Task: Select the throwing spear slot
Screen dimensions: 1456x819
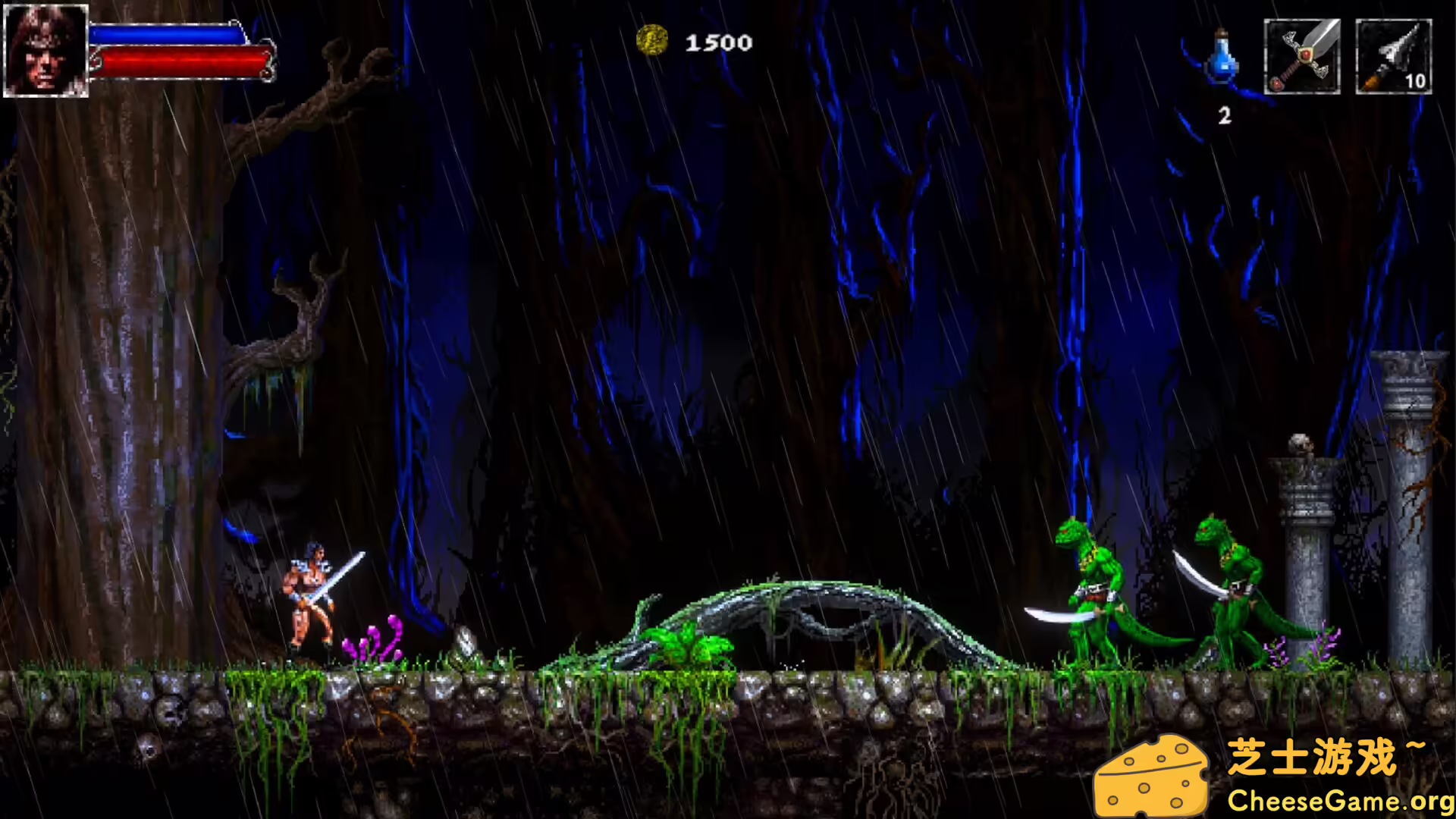Action: pos(1393,57)
